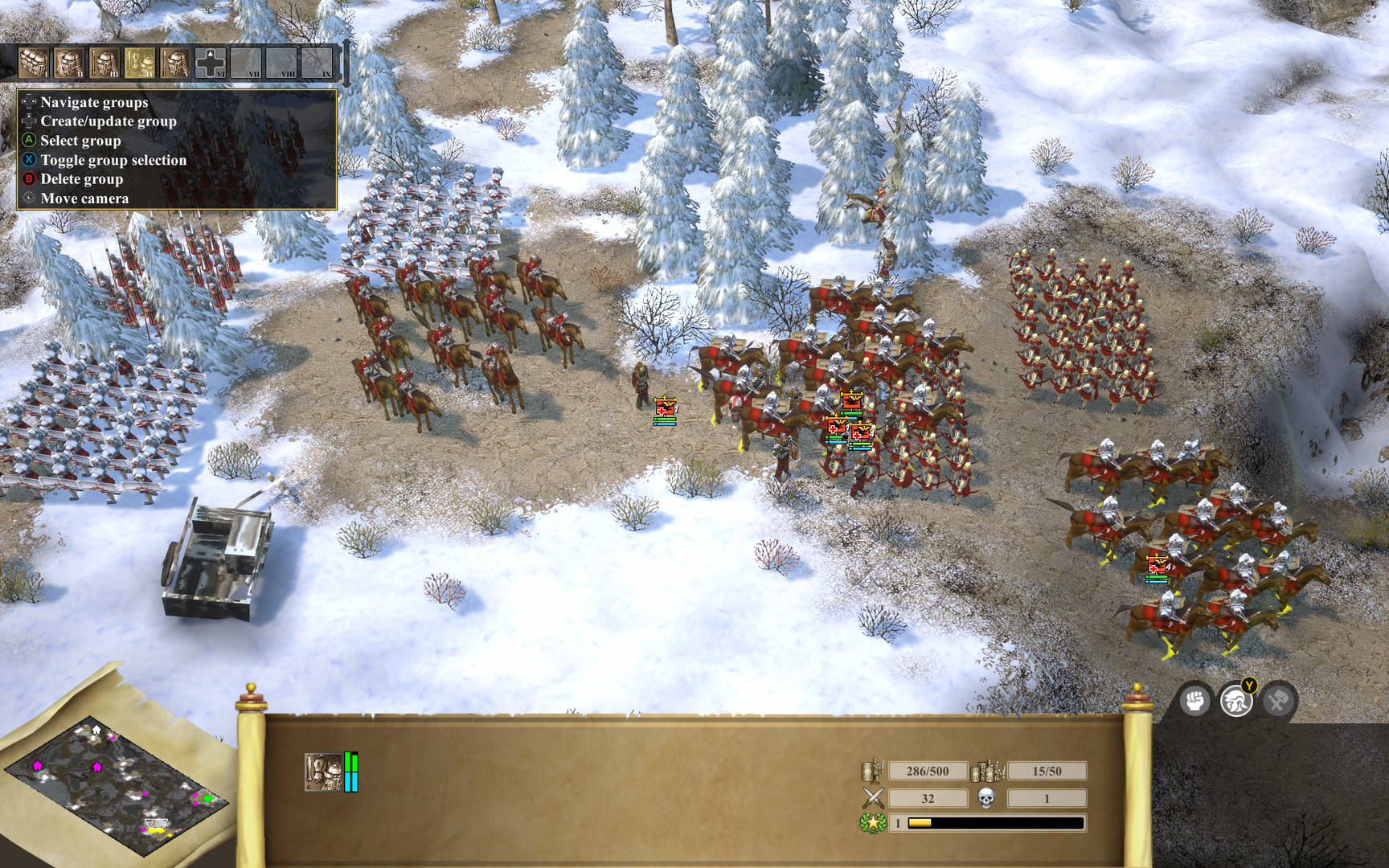Click the Move camera entry
This screenshot has height=868, width=1389.
pyautogui.click(x=85, y=198)
